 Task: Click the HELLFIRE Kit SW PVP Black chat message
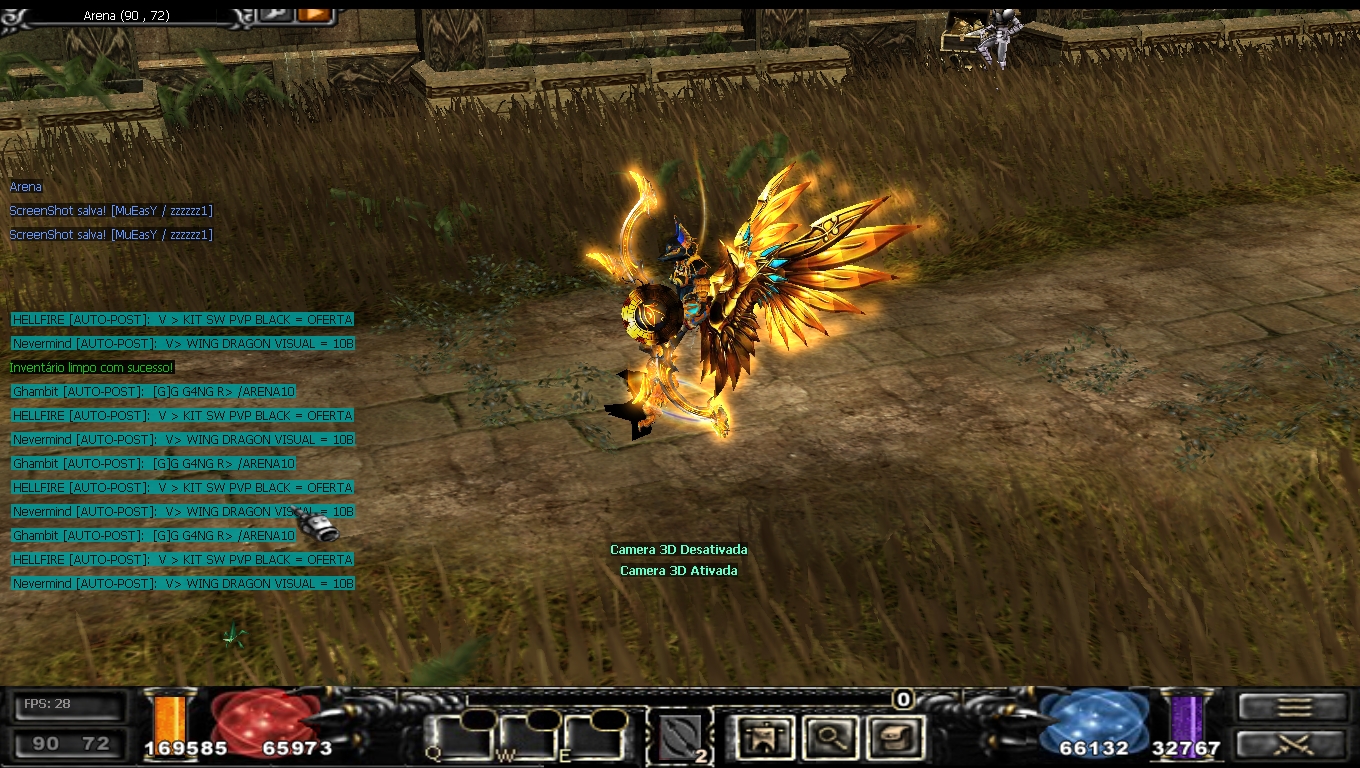coord(182,320)
